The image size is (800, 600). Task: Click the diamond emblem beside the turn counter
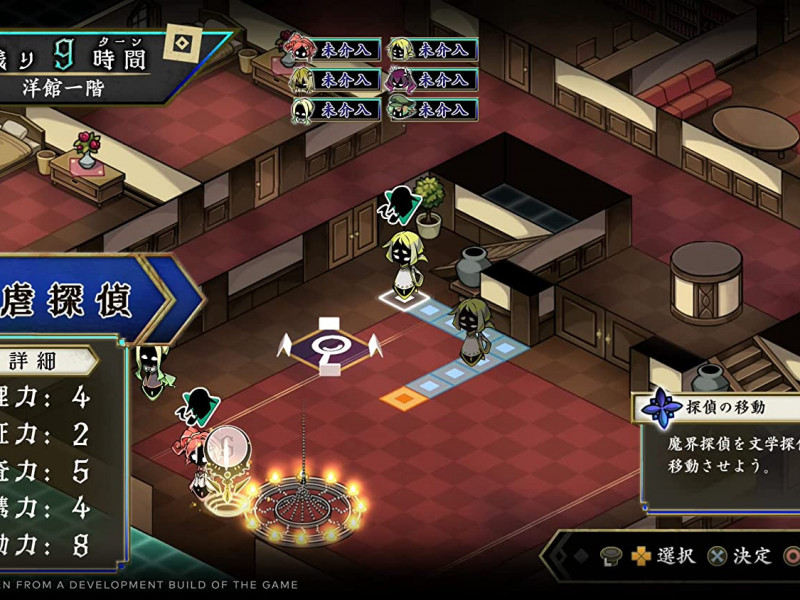point(183,44)
